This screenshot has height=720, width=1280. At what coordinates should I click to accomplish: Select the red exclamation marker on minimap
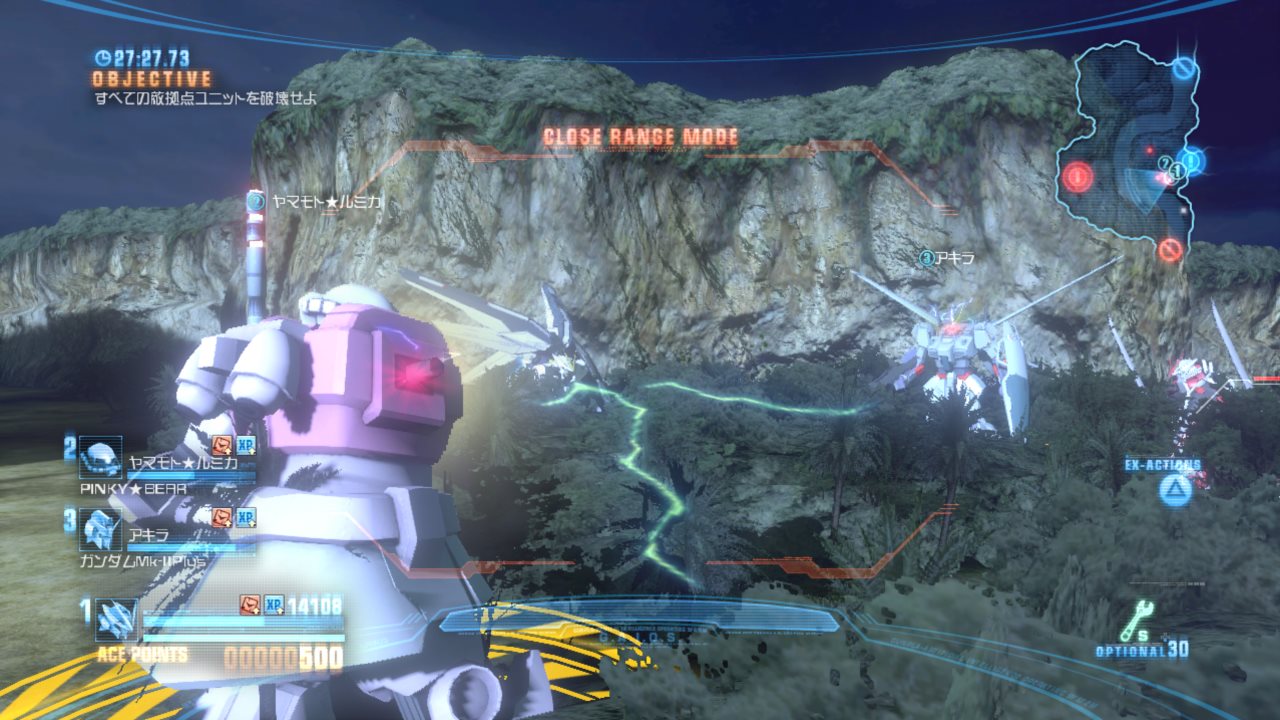[x=1077, y=178]
